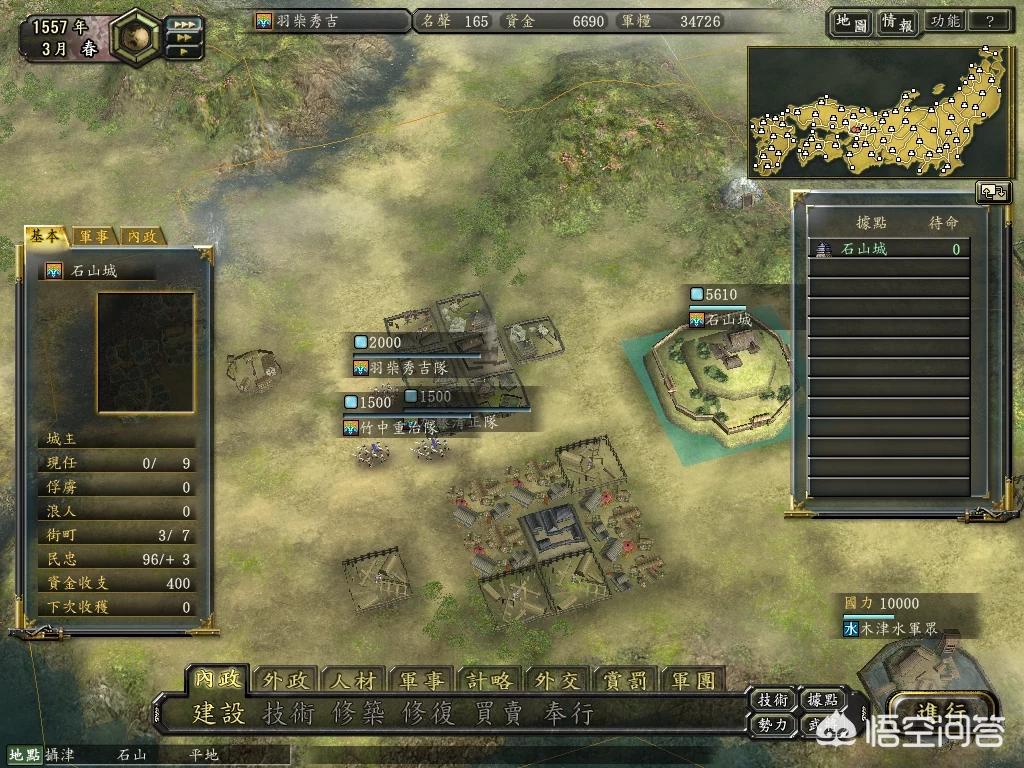Select the 基本 tab
1024x768 pixels.
point(48,236)
